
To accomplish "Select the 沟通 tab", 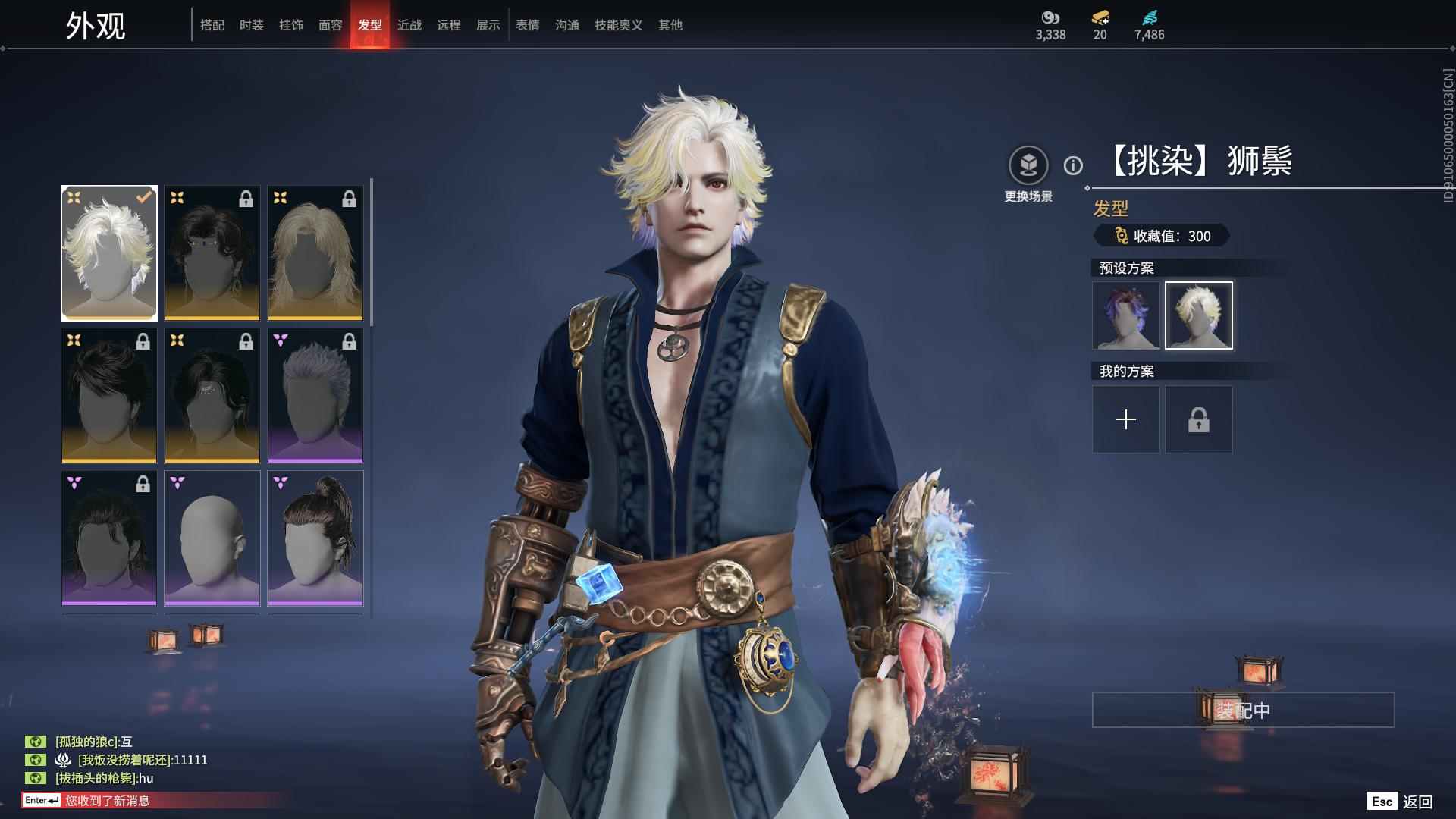I will (567, 25).
